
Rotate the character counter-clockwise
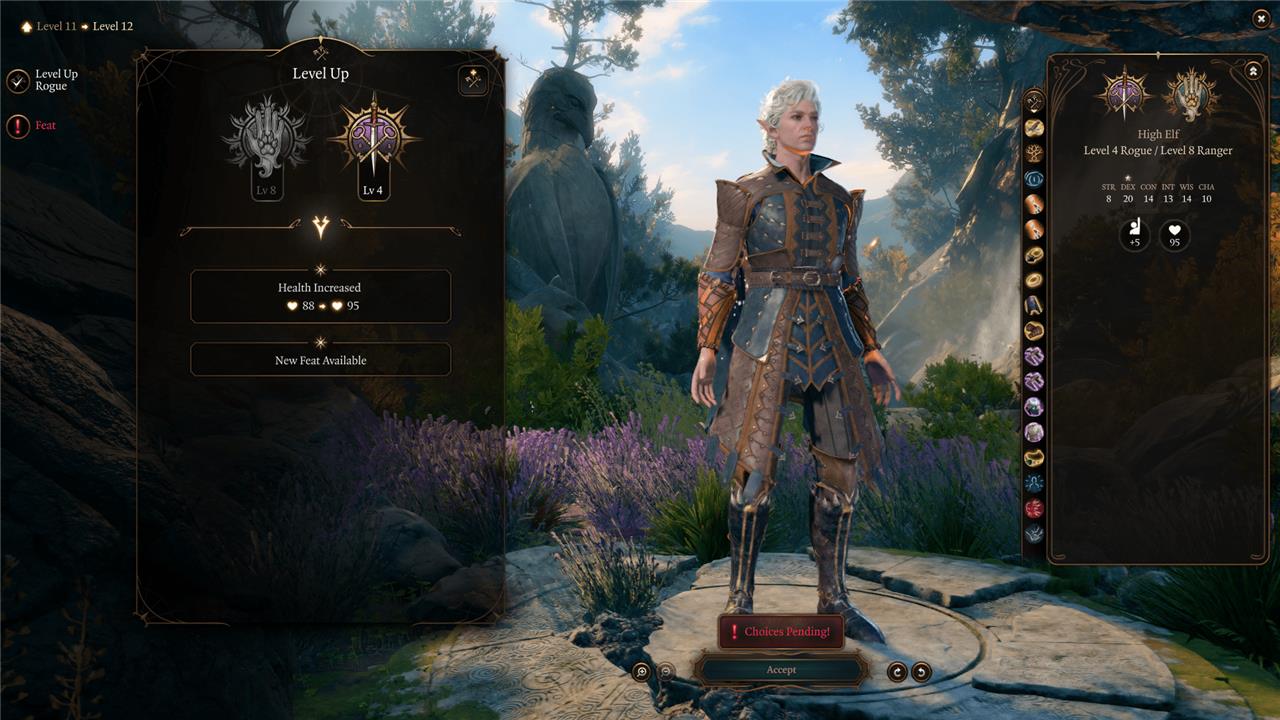(x=921, y=672)
